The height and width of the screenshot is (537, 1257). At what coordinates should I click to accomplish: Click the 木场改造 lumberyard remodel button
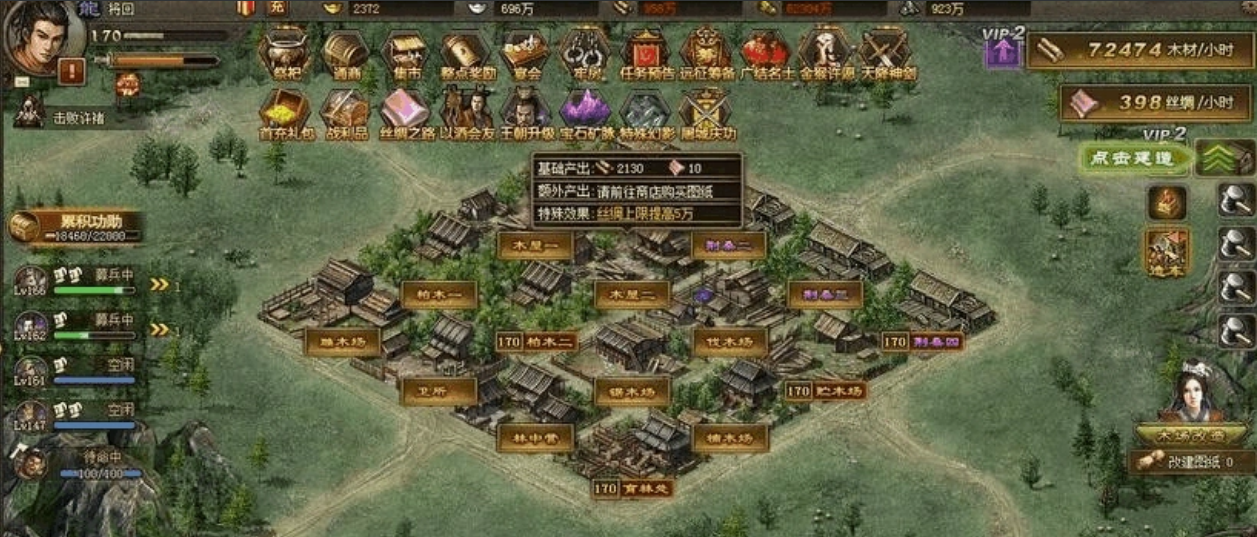(x=1190, y=435)
